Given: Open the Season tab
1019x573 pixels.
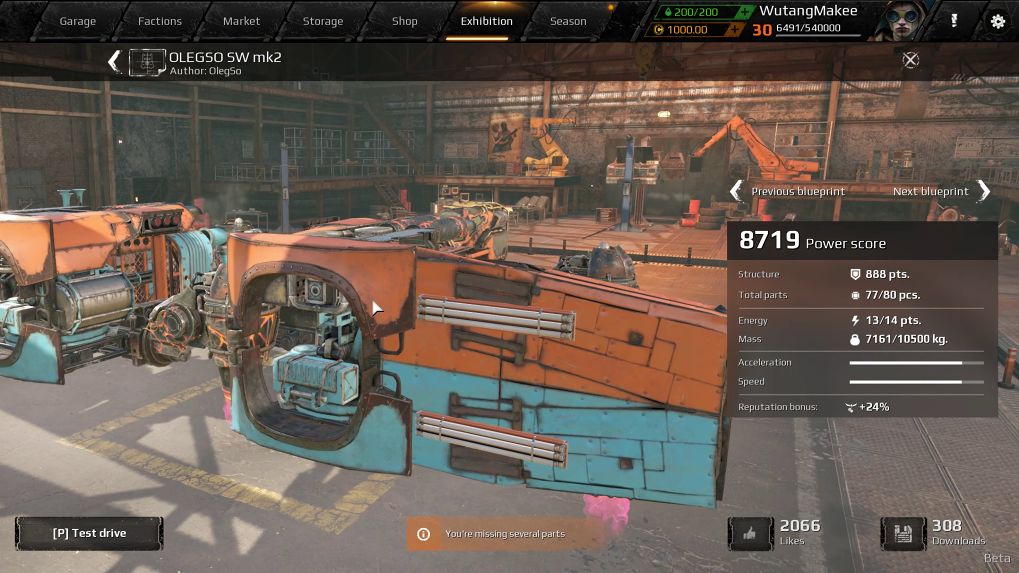Looking at the screenshot, I should point(568,21).
